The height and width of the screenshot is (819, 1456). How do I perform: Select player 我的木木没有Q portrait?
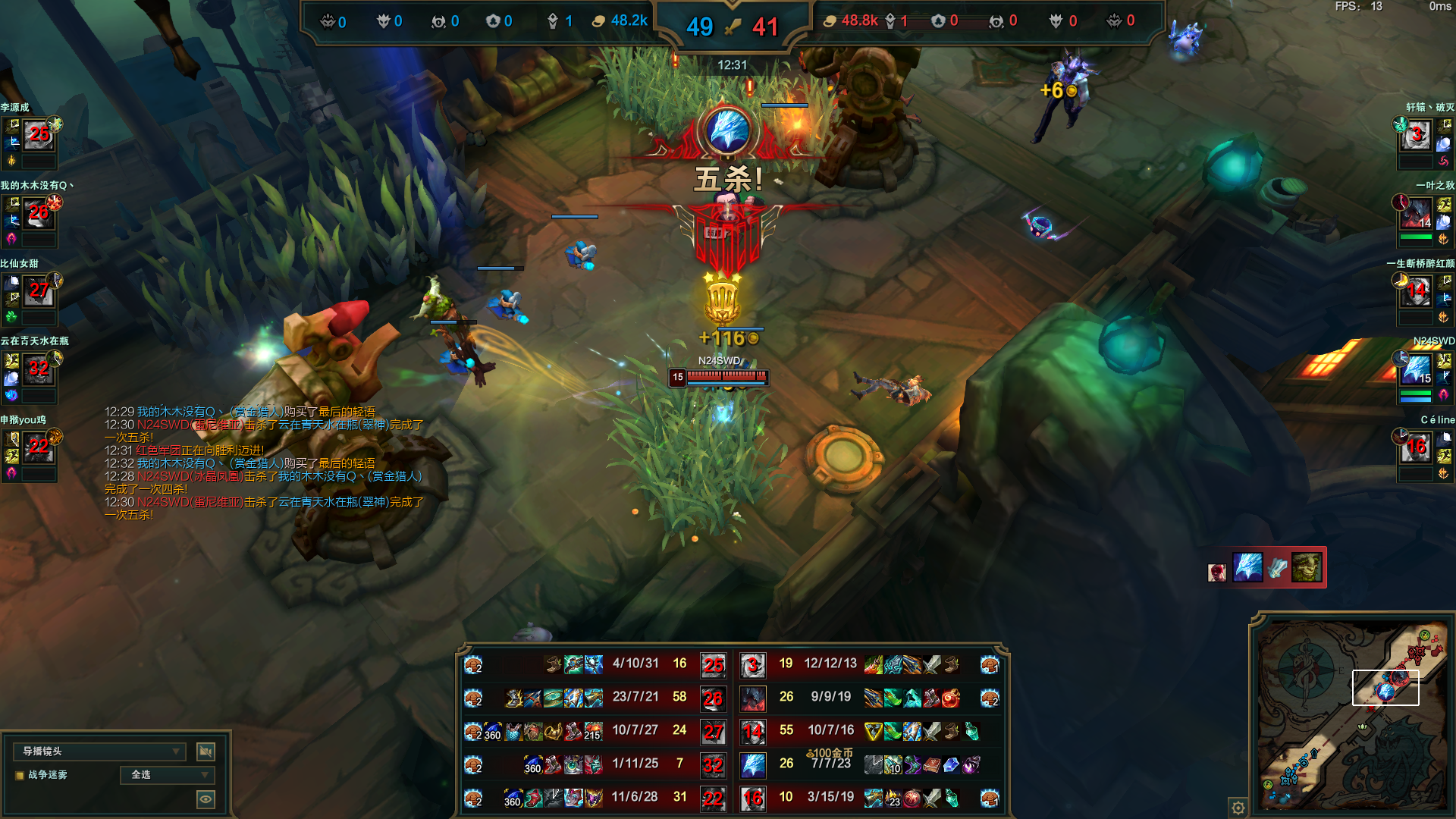pos(39,215)
